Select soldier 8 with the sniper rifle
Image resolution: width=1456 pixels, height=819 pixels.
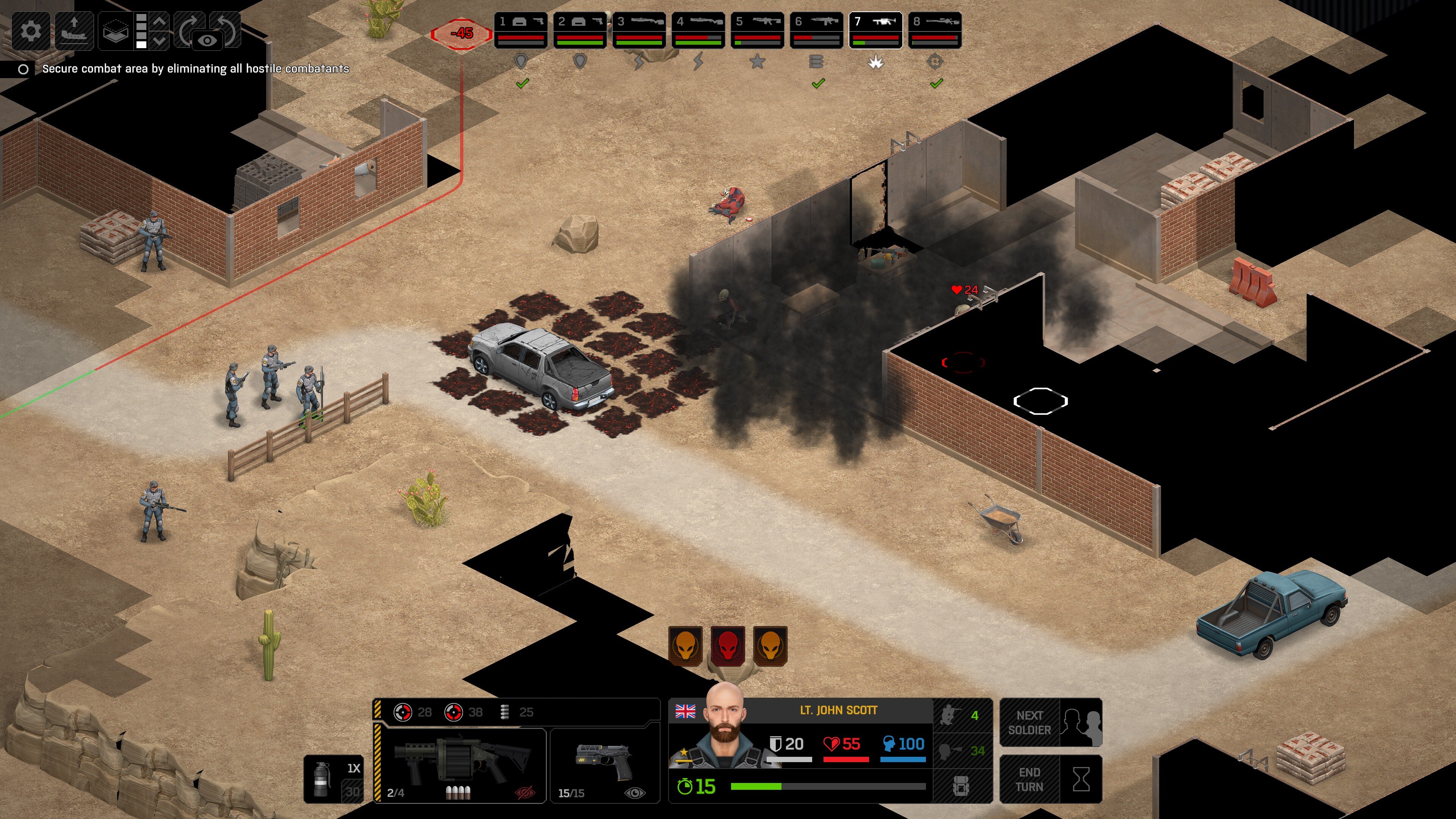[934, 30]
